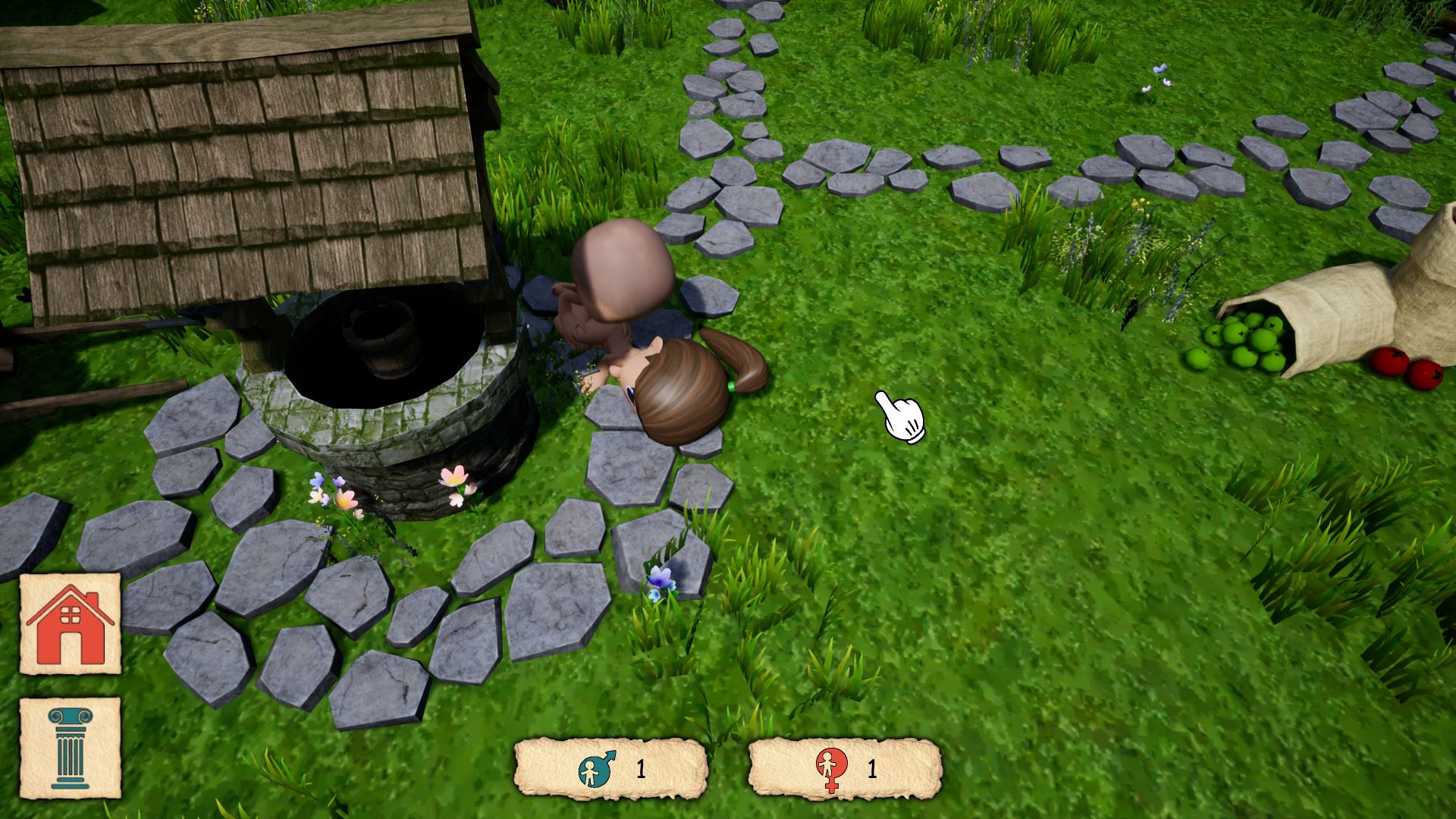Viewport: 1456px width, 819px height.
Task: Select the male population panel
Action: coord(610,769)
